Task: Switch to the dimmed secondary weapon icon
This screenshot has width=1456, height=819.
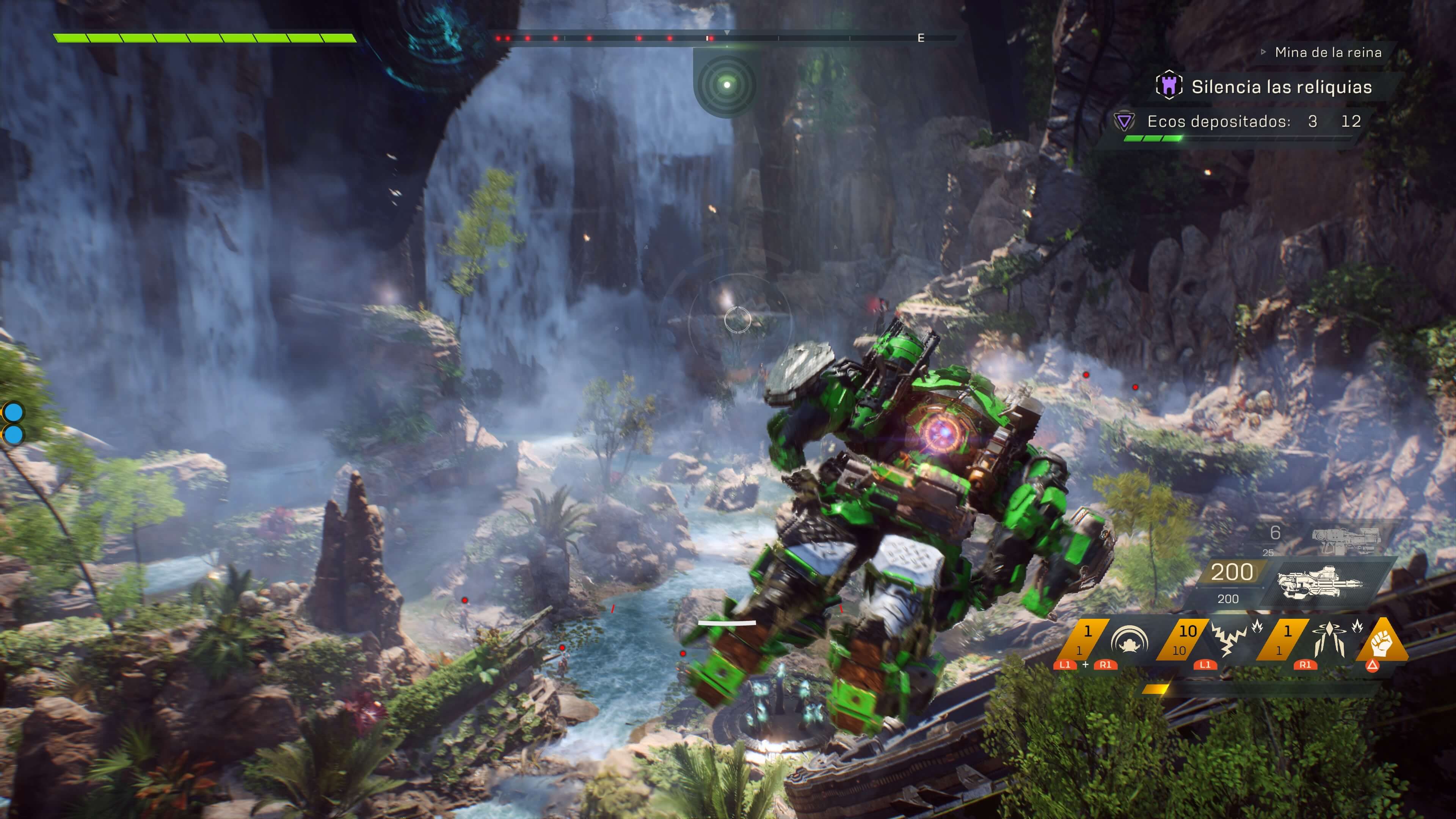Action: coord(1346,540)
